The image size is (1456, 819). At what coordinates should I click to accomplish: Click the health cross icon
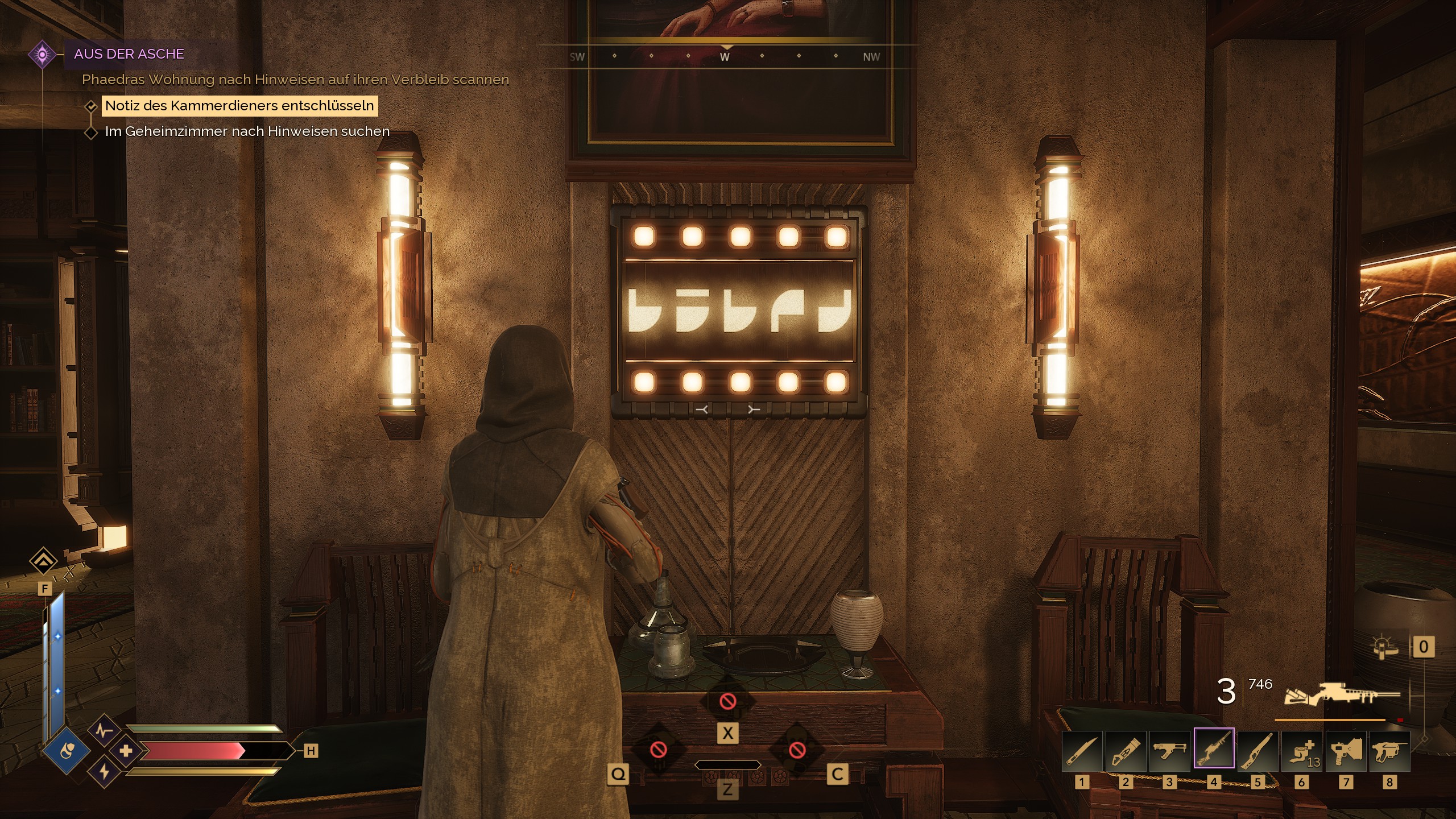(126, 751)
